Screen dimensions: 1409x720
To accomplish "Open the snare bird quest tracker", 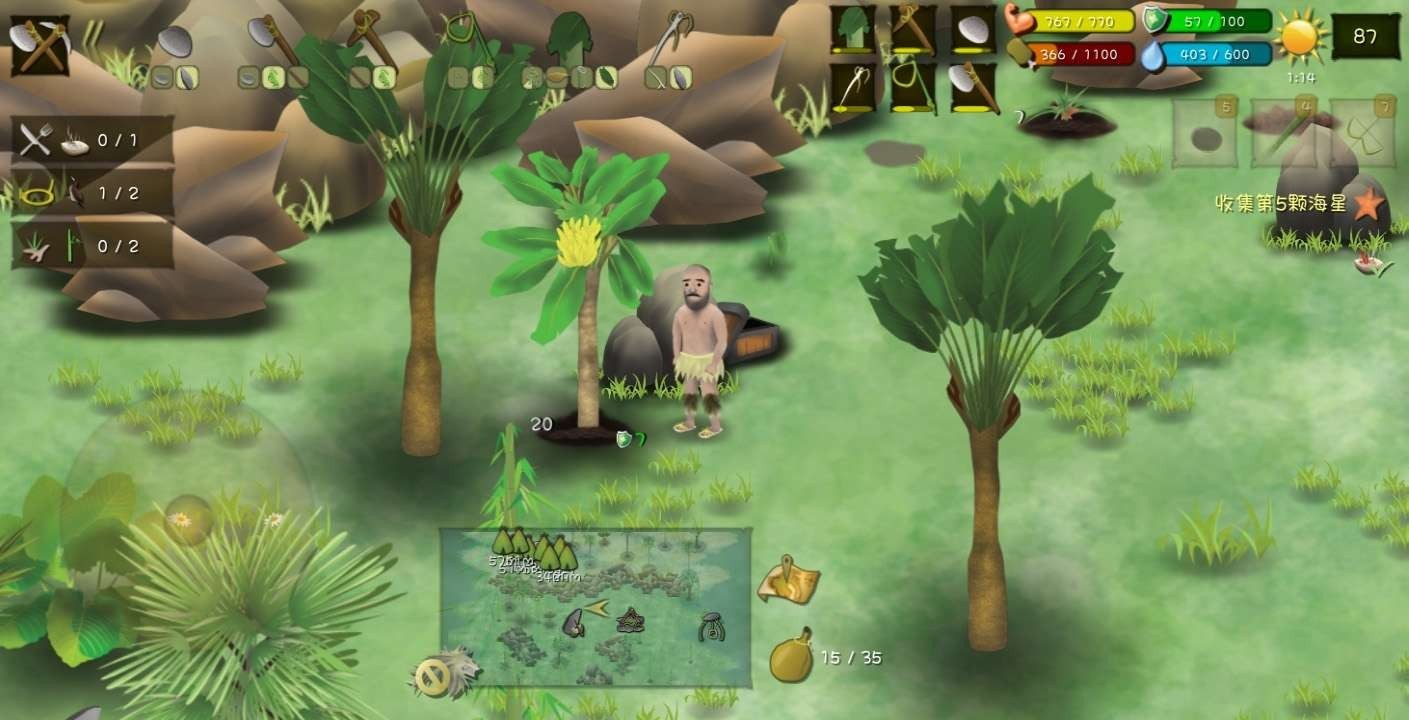I will 92,193.
